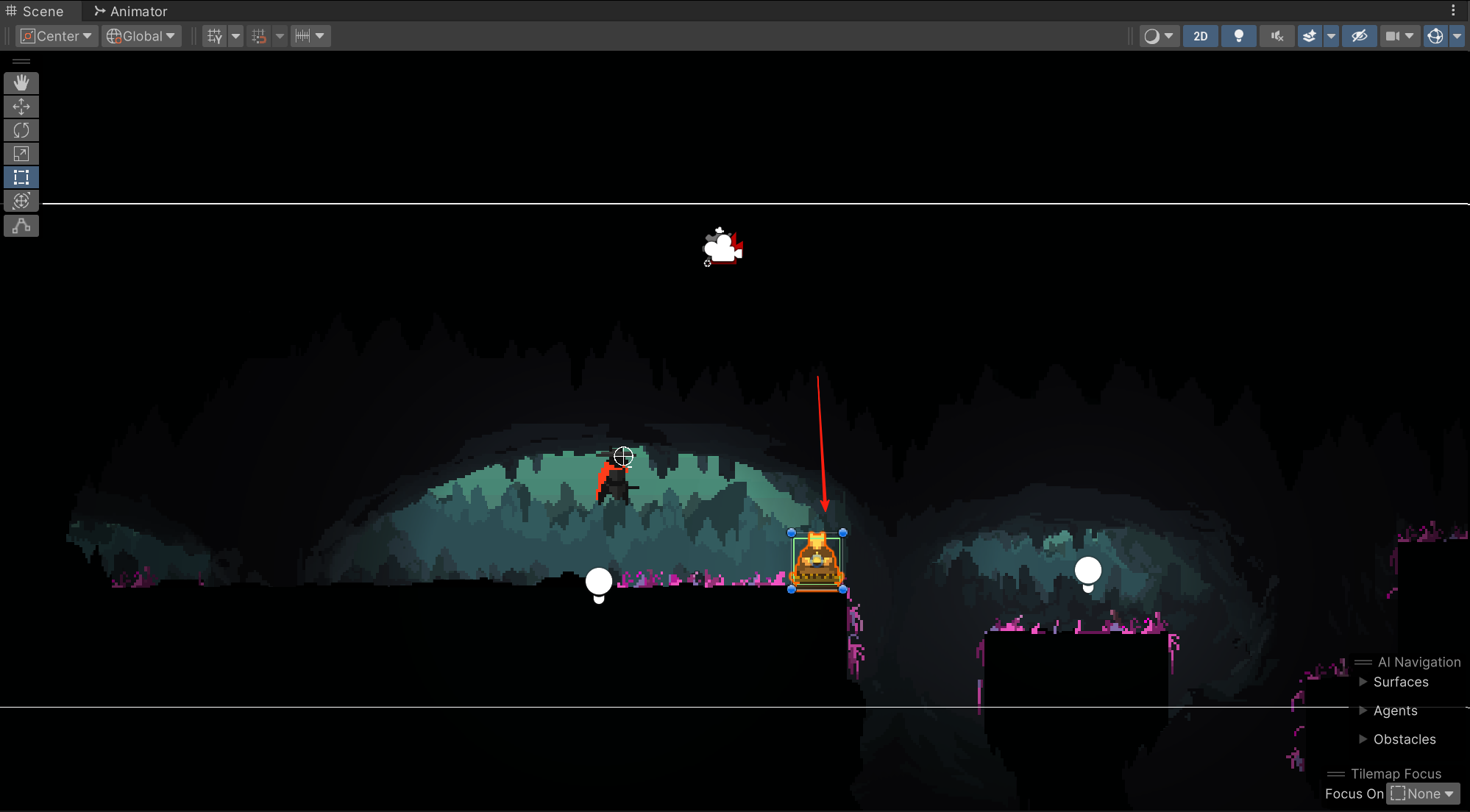1470x812 pixels.
Task: Activate the move tool
Action: (21, 107)
